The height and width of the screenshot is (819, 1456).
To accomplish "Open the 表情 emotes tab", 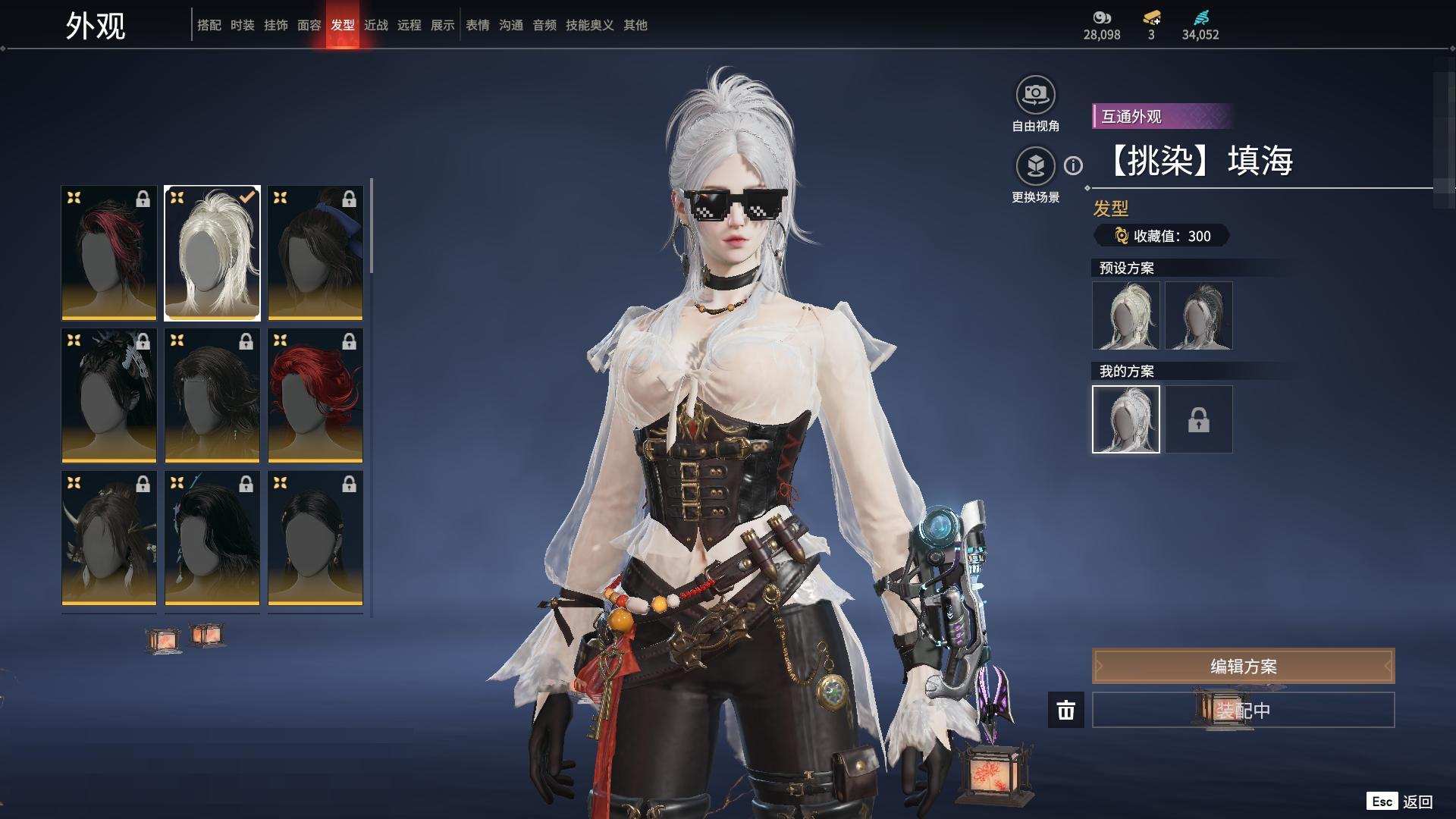I will pos(477,25).
